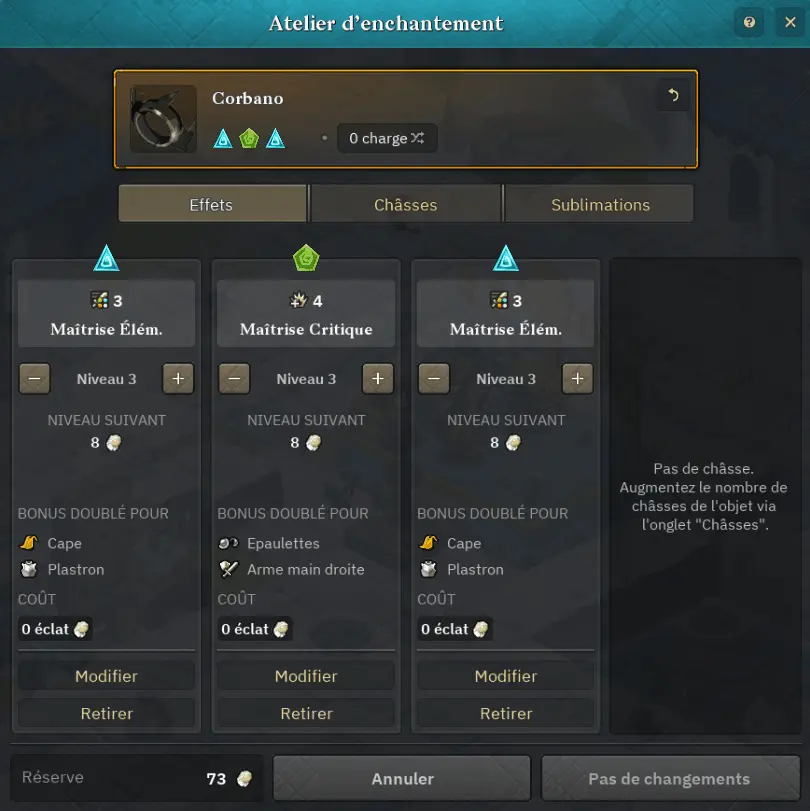
Task: Close the Atelier d'enchantement window
Action: [x=786, y=23]
